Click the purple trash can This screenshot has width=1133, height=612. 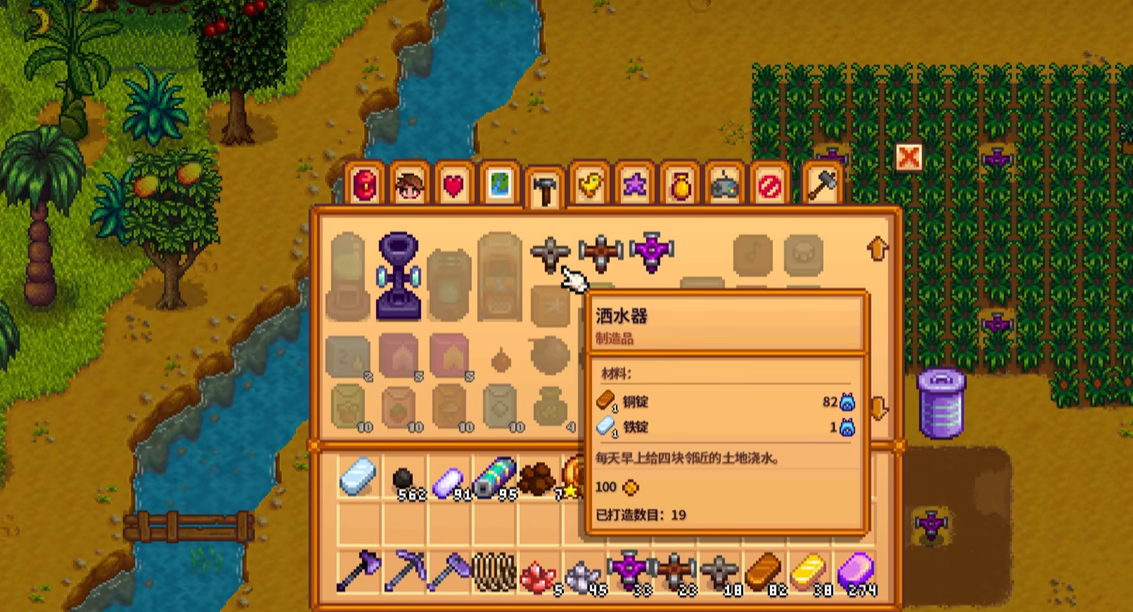pos(941,402)
